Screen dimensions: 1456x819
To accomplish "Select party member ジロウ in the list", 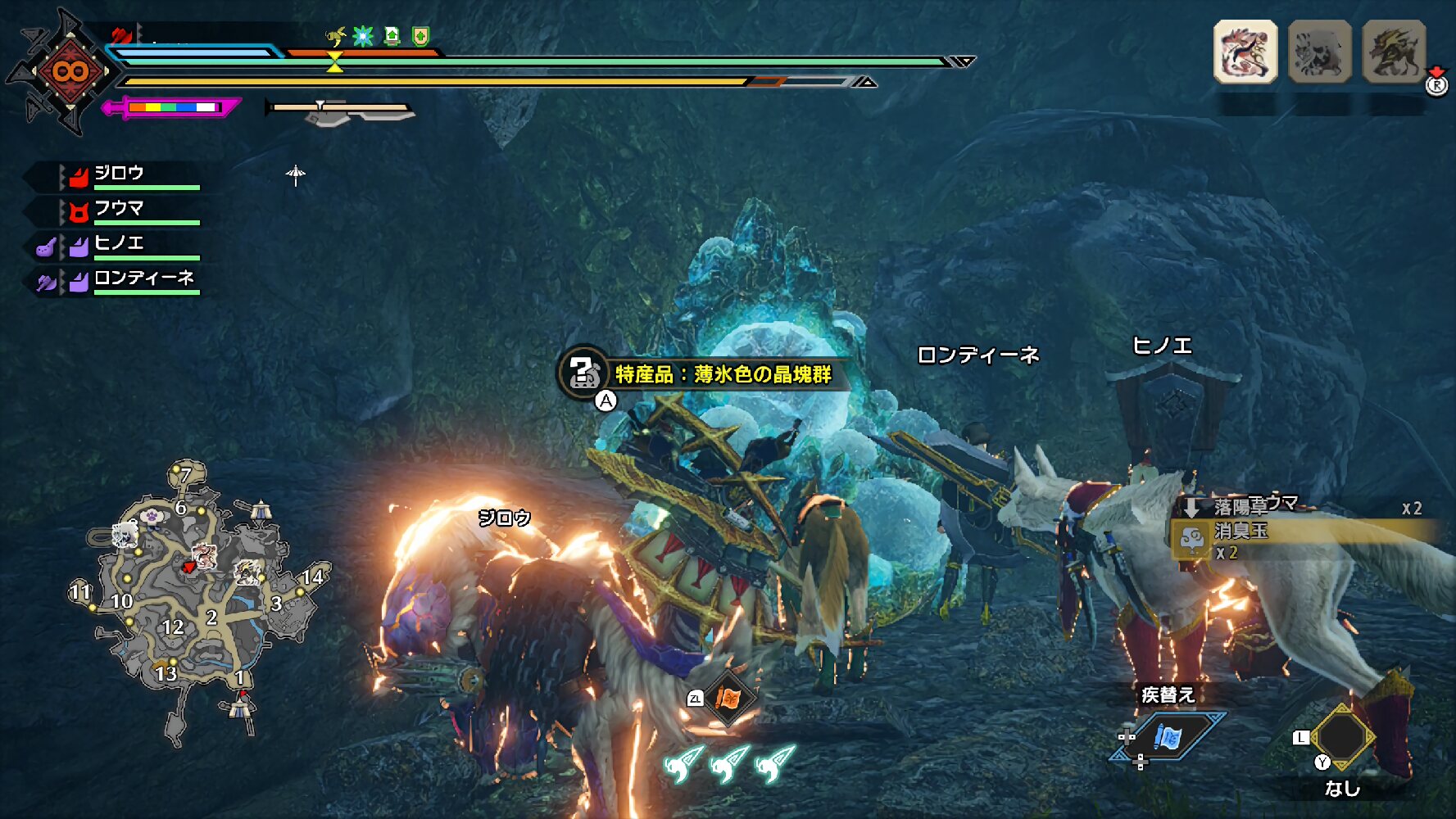I will pyautogui.click(x=119, y=174).
